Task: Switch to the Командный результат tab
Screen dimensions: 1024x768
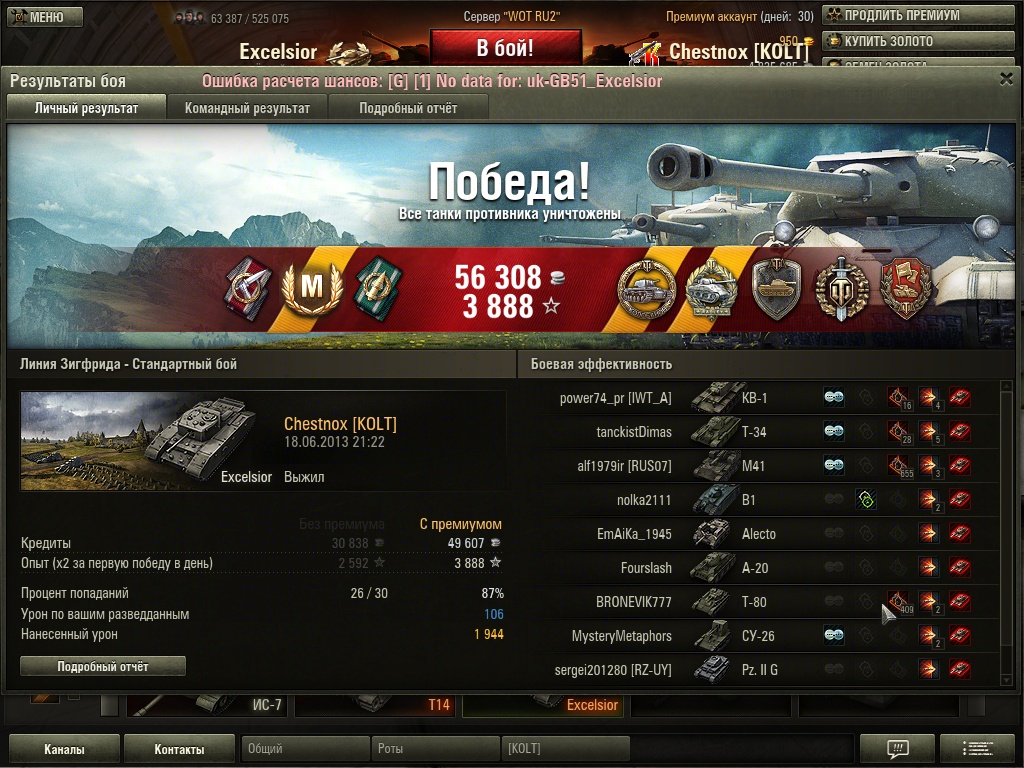Action: click(x=247, y=108)
